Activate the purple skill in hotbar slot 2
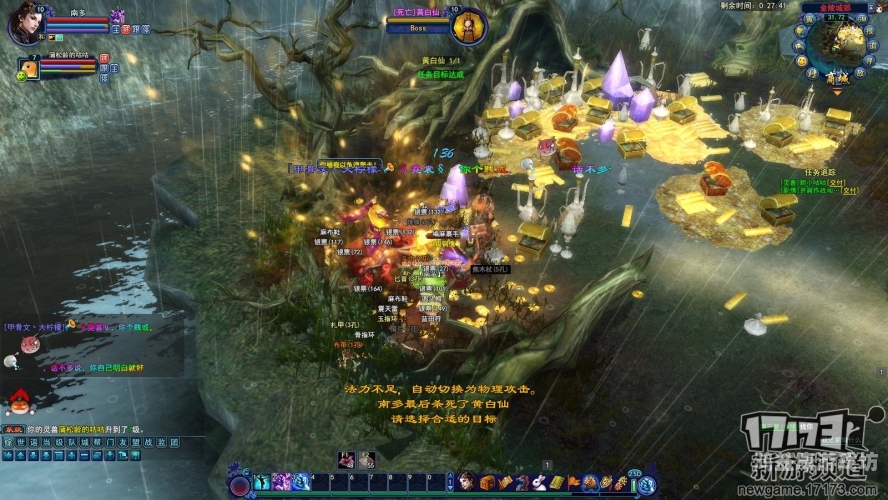The image size is (888, 500). pos(282,482)
